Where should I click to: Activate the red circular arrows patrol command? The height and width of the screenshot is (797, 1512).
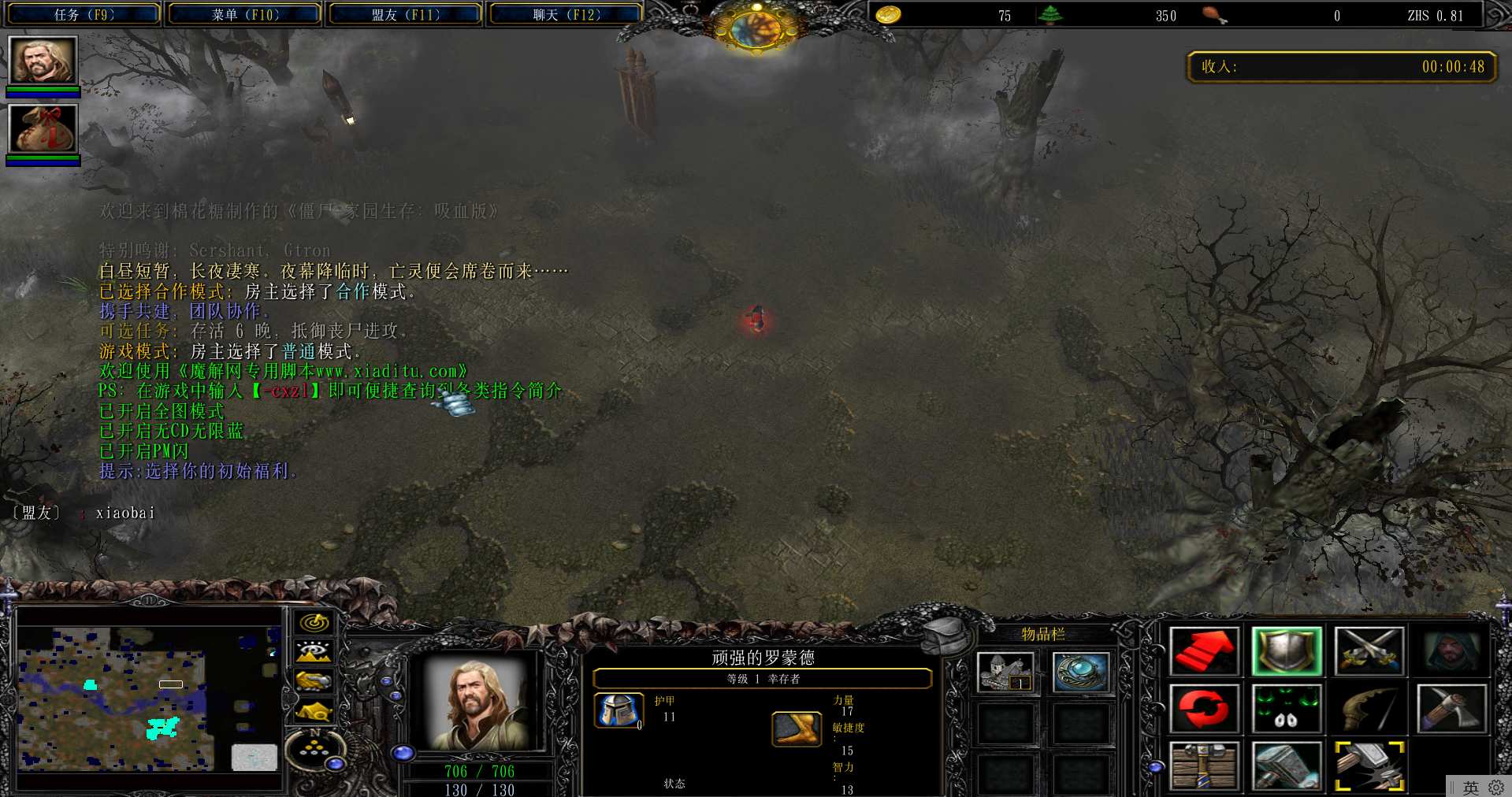[x=1203, y=708]
